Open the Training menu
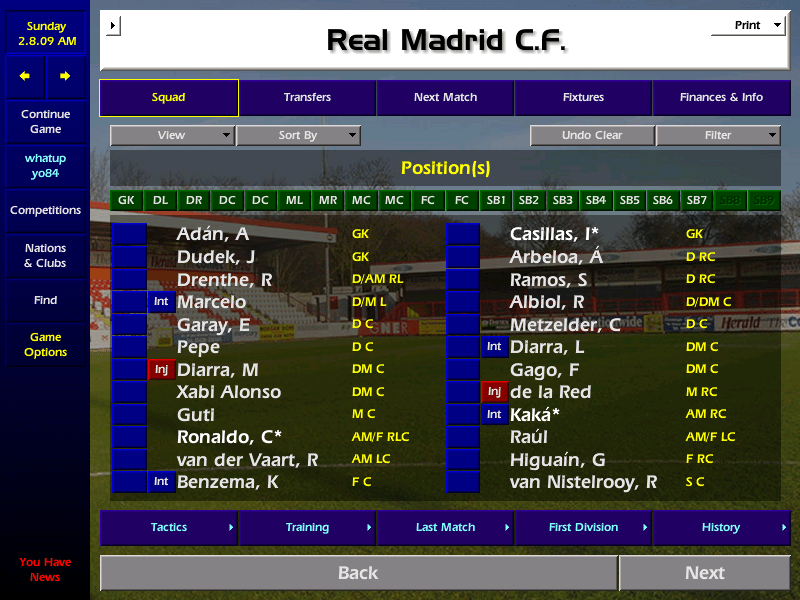This screenshot has height=600, width=800. click(x=307, y=527)
